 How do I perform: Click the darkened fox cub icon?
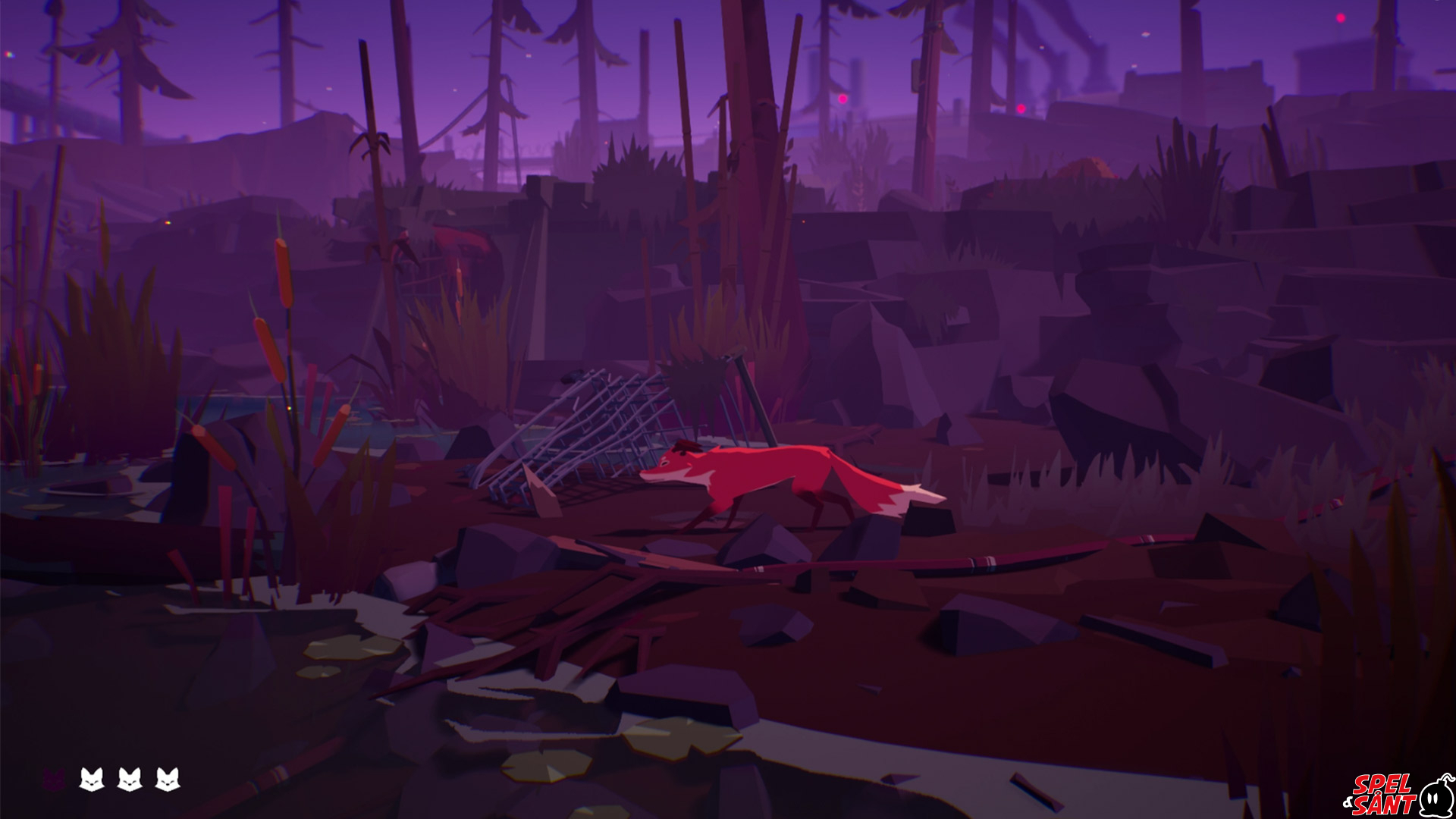pos(53,779)
